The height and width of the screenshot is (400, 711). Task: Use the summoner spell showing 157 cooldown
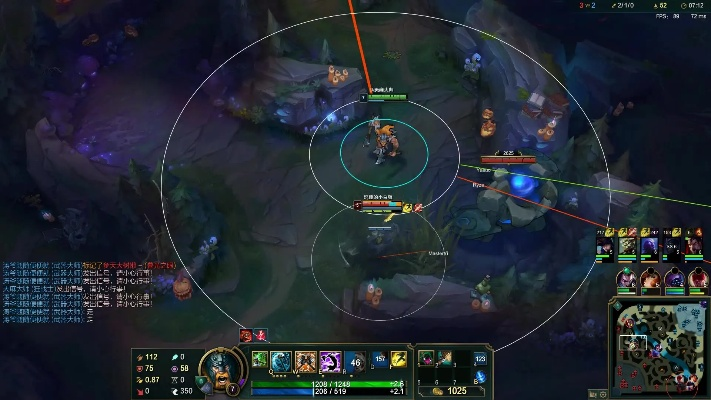click(x=380, y=359)
